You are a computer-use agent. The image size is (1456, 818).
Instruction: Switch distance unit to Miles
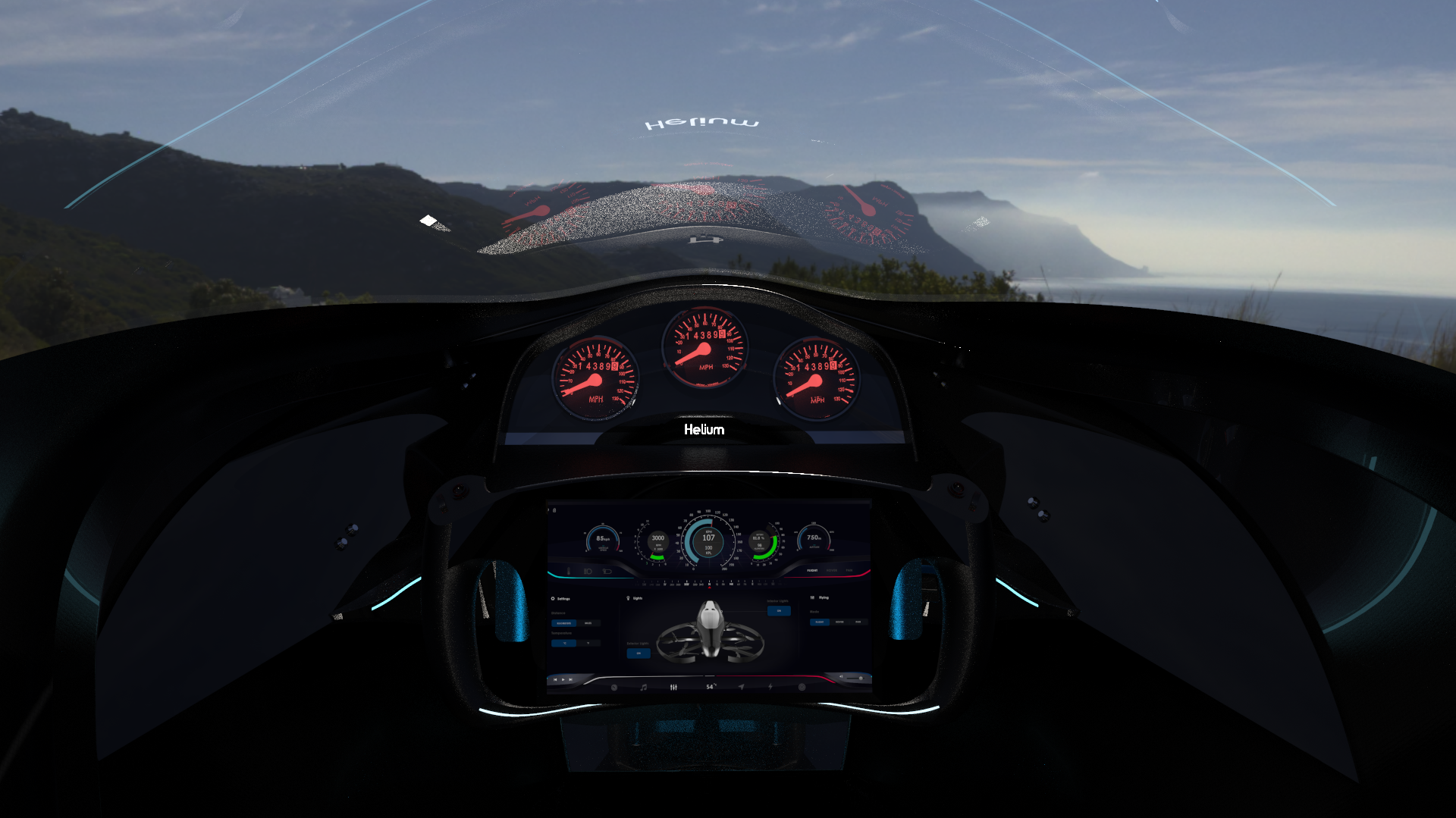pyautogui.click(x=588, y=623)
